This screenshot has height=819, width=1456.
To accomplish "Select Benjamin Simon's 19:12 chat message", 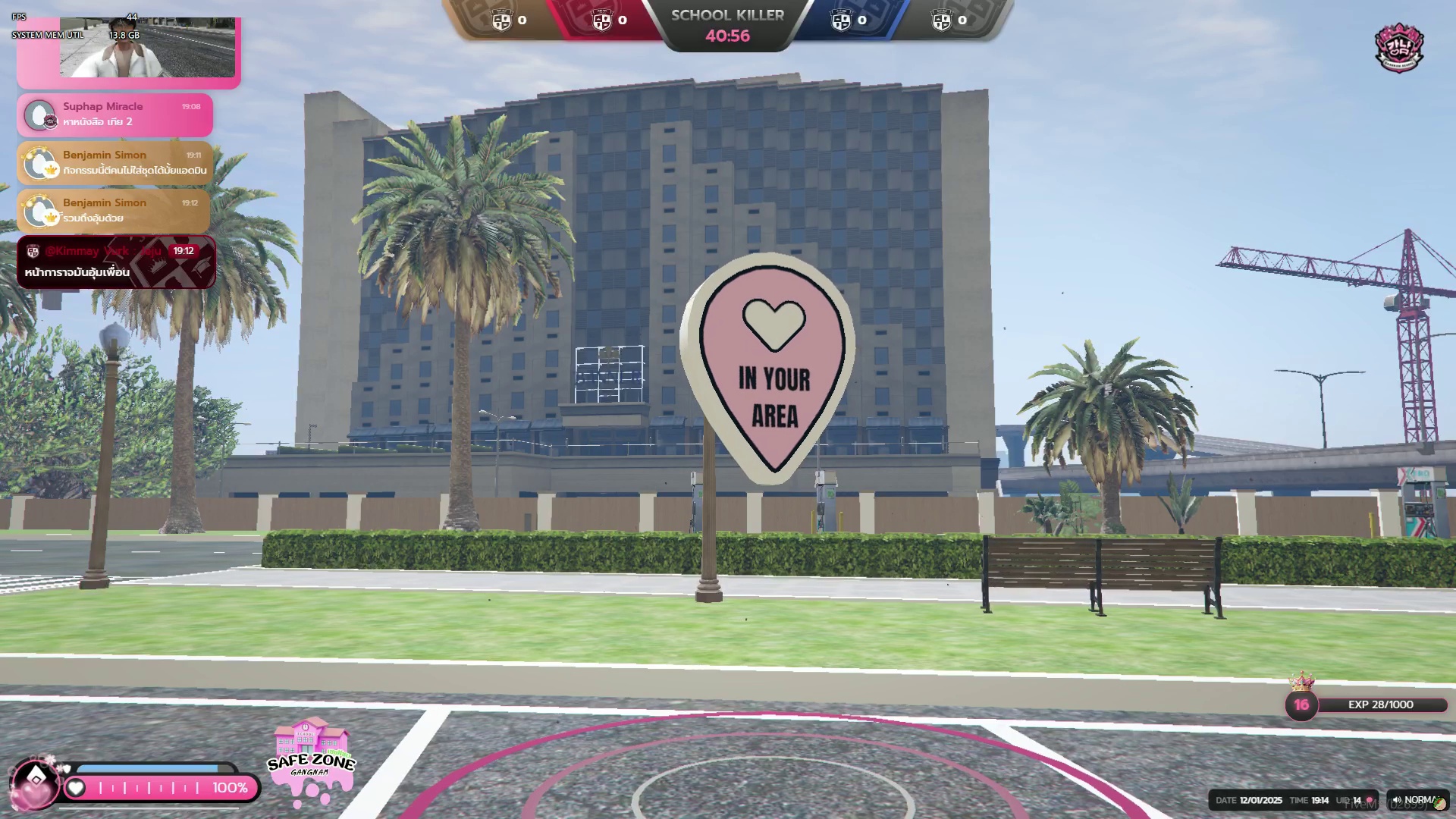I will click(115, 210).
